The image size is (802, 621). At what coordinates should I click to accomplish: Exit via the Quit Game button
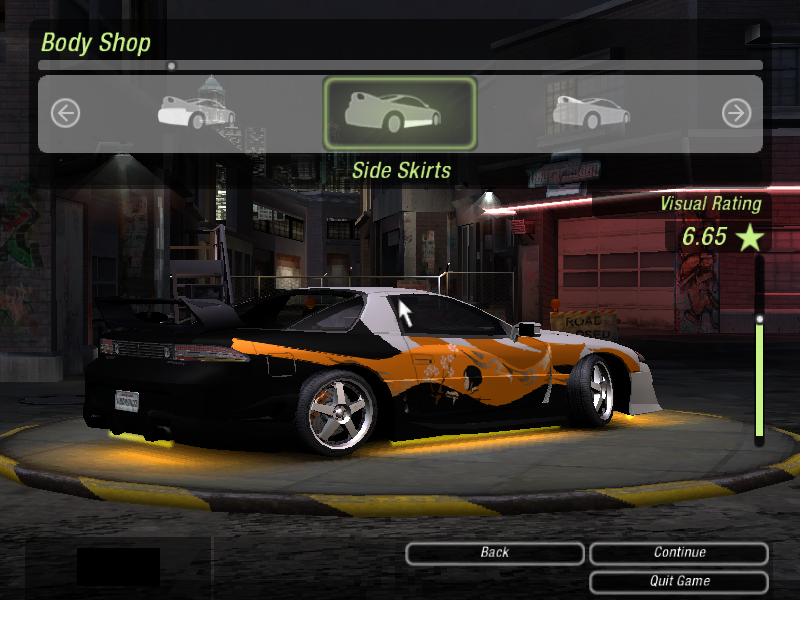tap(679, 581)
